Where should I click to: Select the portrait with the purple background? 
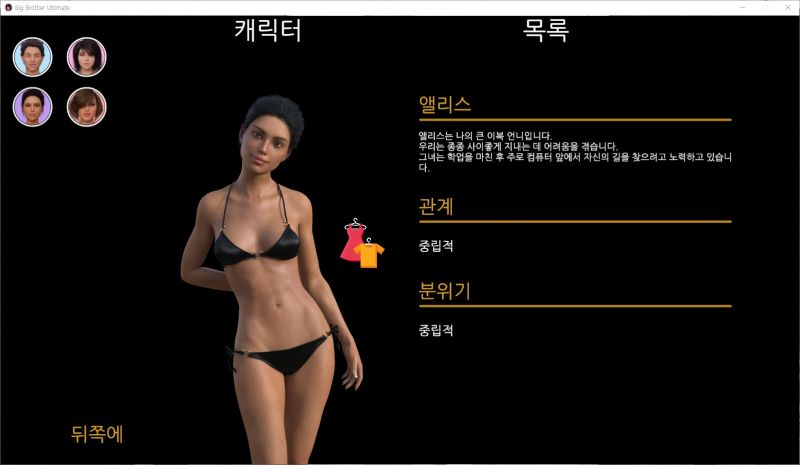click(x=33, y=107)
